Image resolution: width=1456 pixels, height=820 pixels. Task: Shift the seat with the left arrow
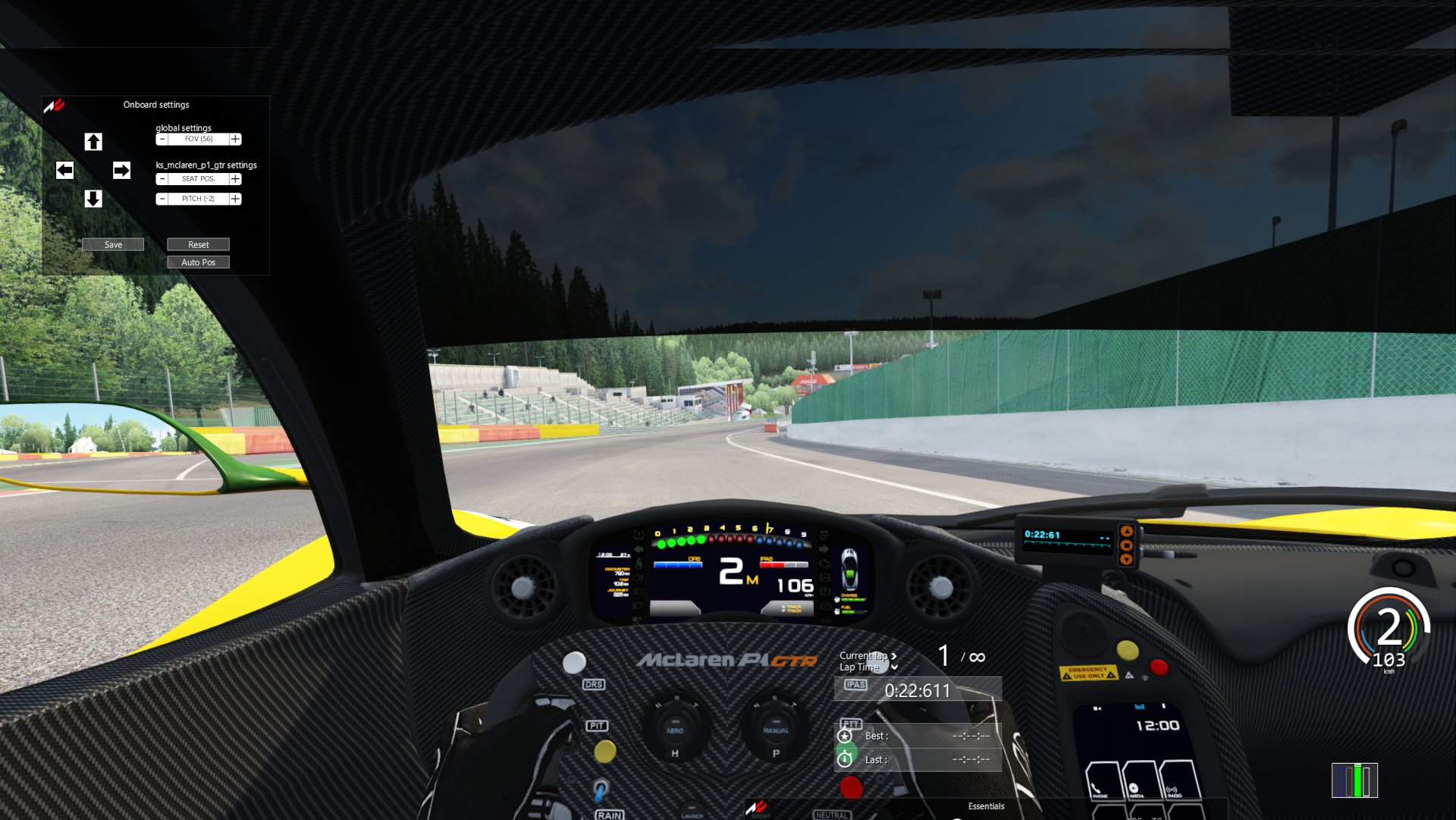(x=64, y=171)
